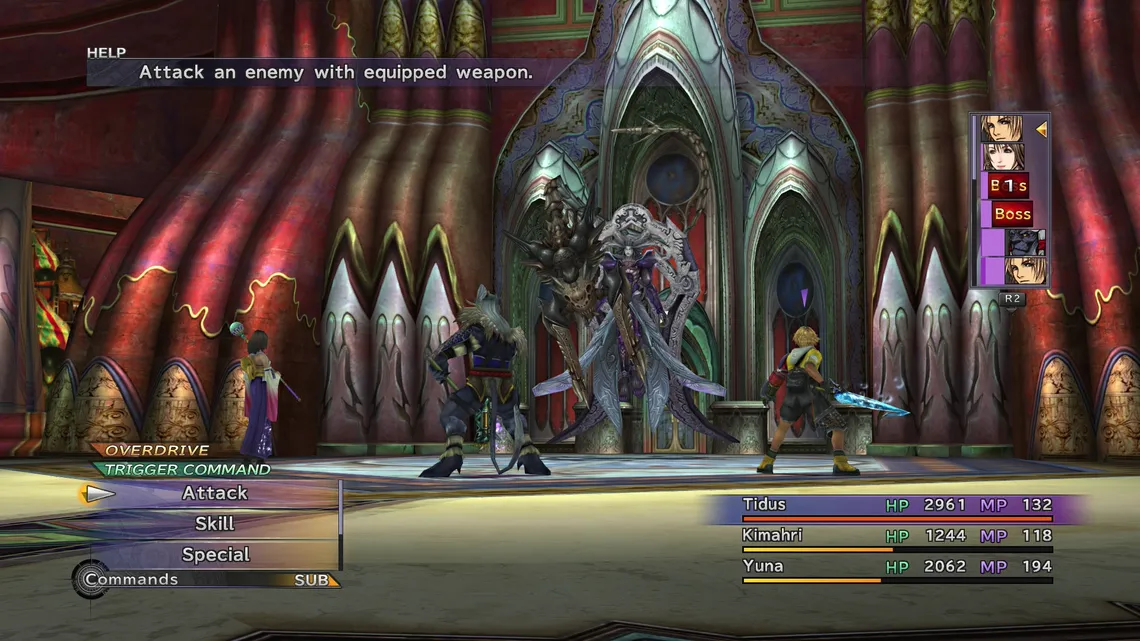Click the Boss turn entry overlaid with a 1
1140x641 pixels.
click(x=1008, y=186)
